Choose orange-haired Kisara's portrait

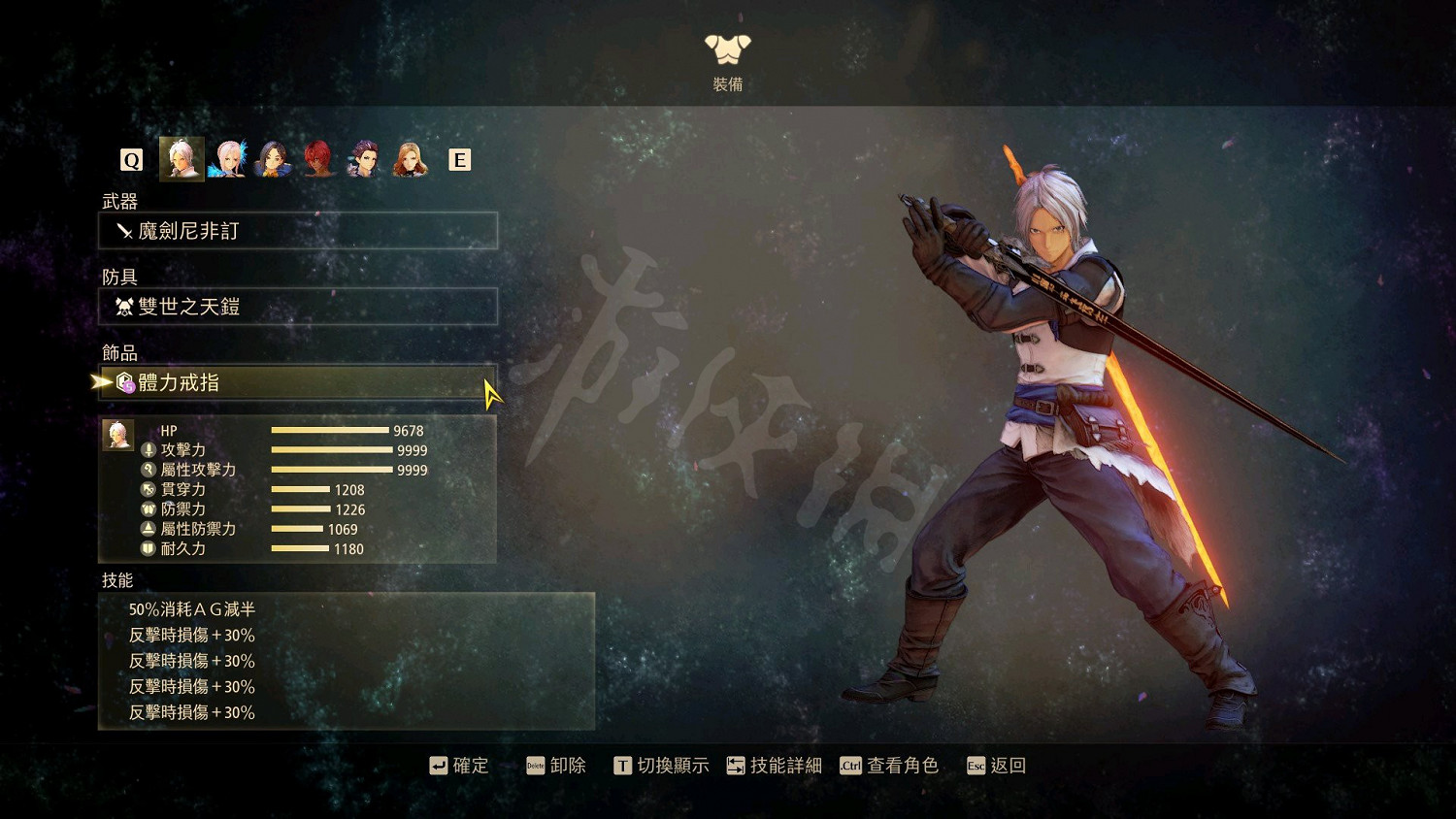[x=410, y=159]
